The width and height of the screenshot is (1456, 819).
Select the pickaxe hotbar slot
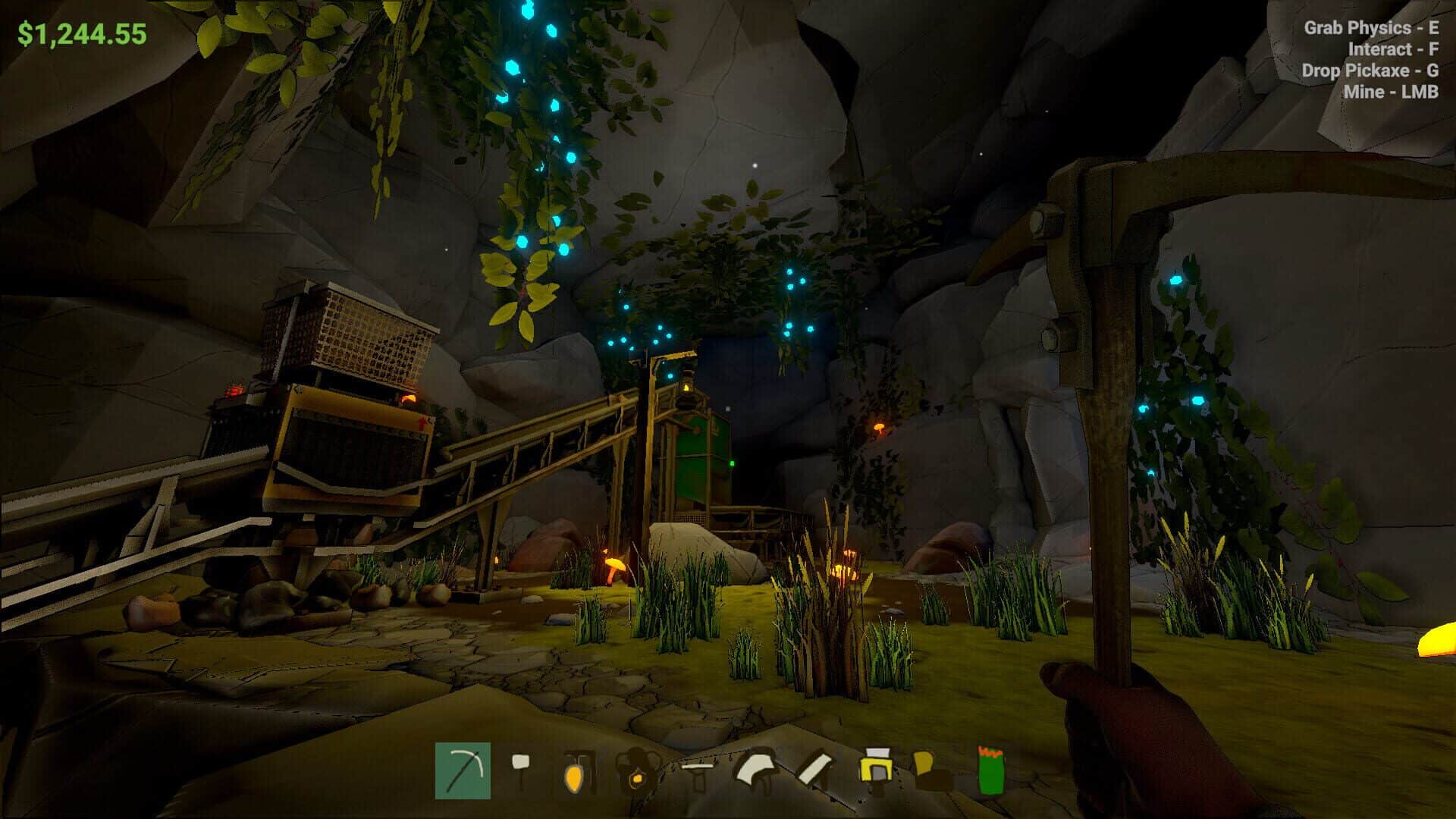(x=463, y=770)
